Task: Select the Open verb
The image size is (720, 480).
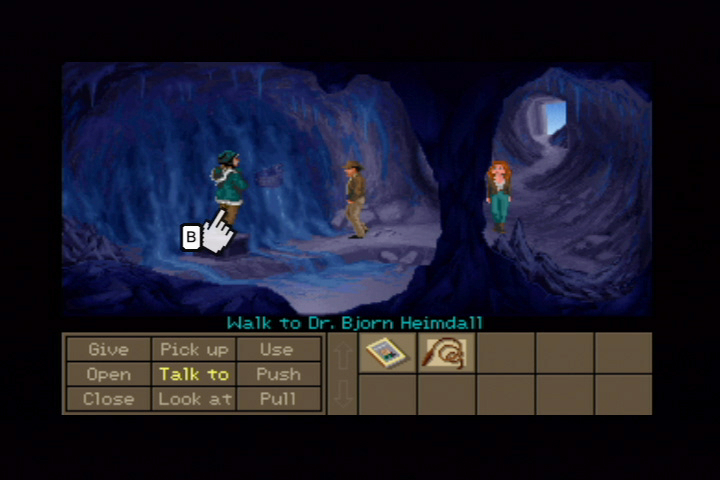Action: [x=108, y=374]
